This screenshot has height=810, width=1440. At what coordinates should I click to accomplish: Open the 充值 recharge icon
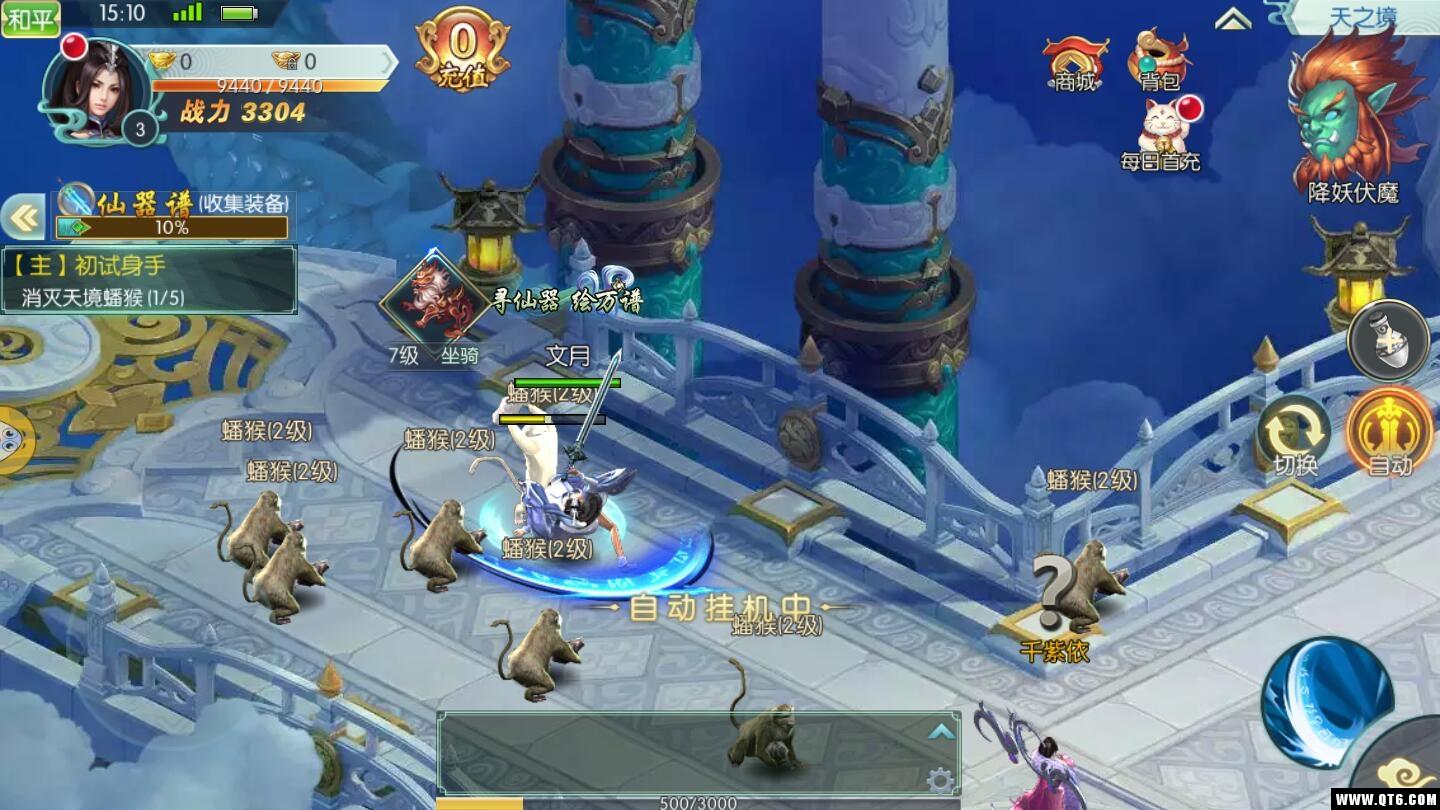(462, 50)
